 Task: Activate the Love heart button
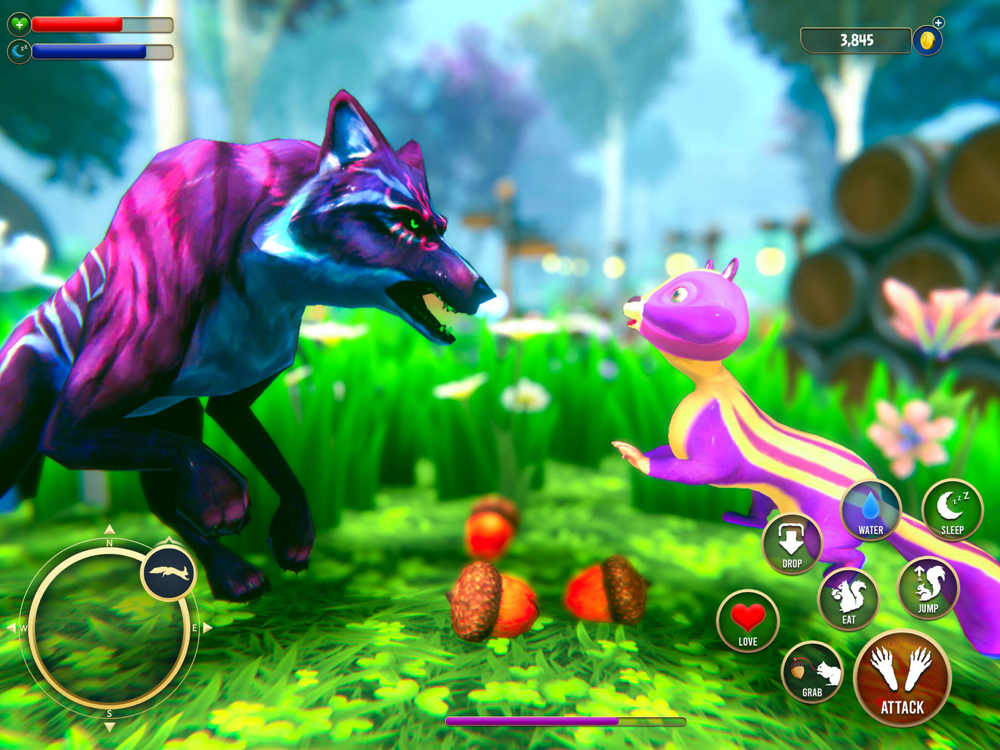pyautogui.click(x=748, y=621)
